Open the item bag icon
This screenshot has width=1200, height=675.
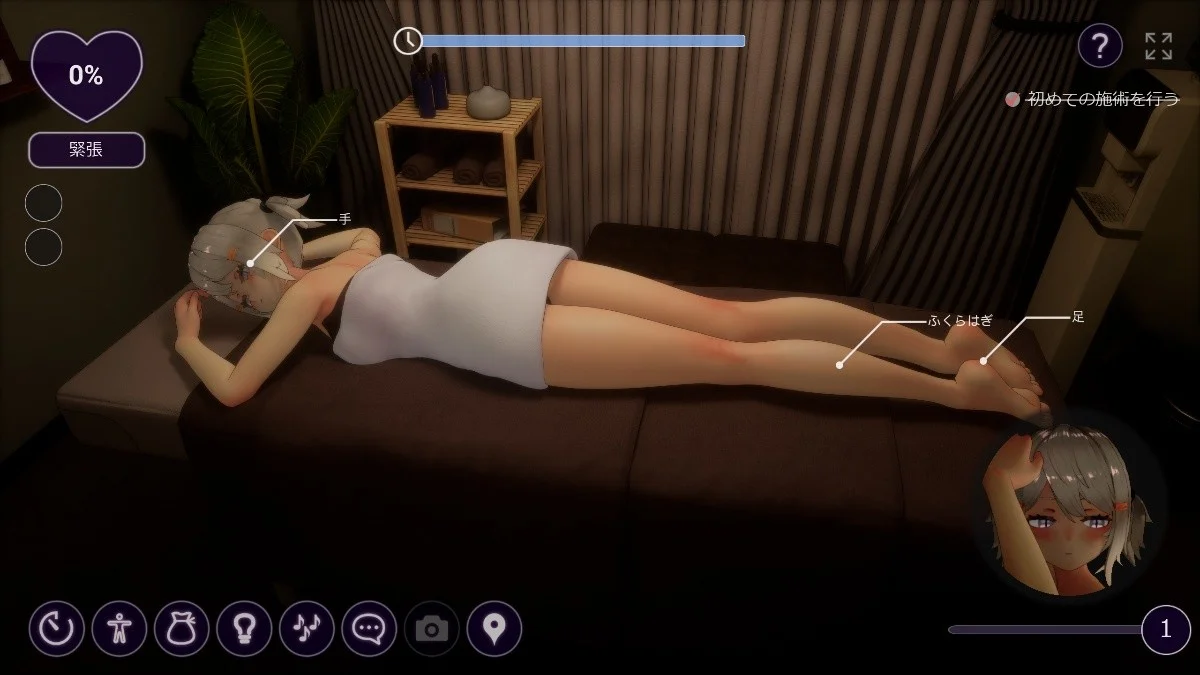(182, 628)
